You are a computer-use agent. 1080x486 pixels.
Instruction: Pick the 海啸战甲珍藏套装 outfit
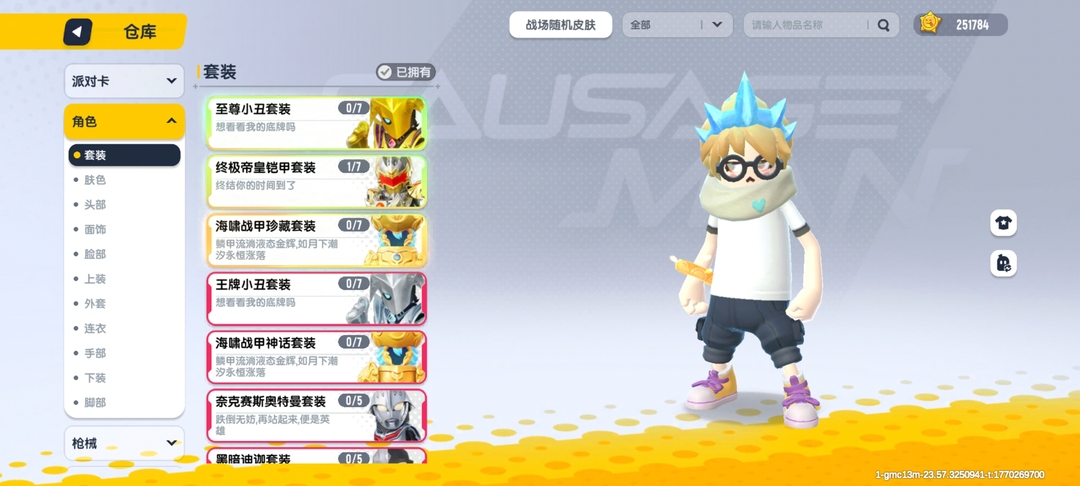coord(316,240)
